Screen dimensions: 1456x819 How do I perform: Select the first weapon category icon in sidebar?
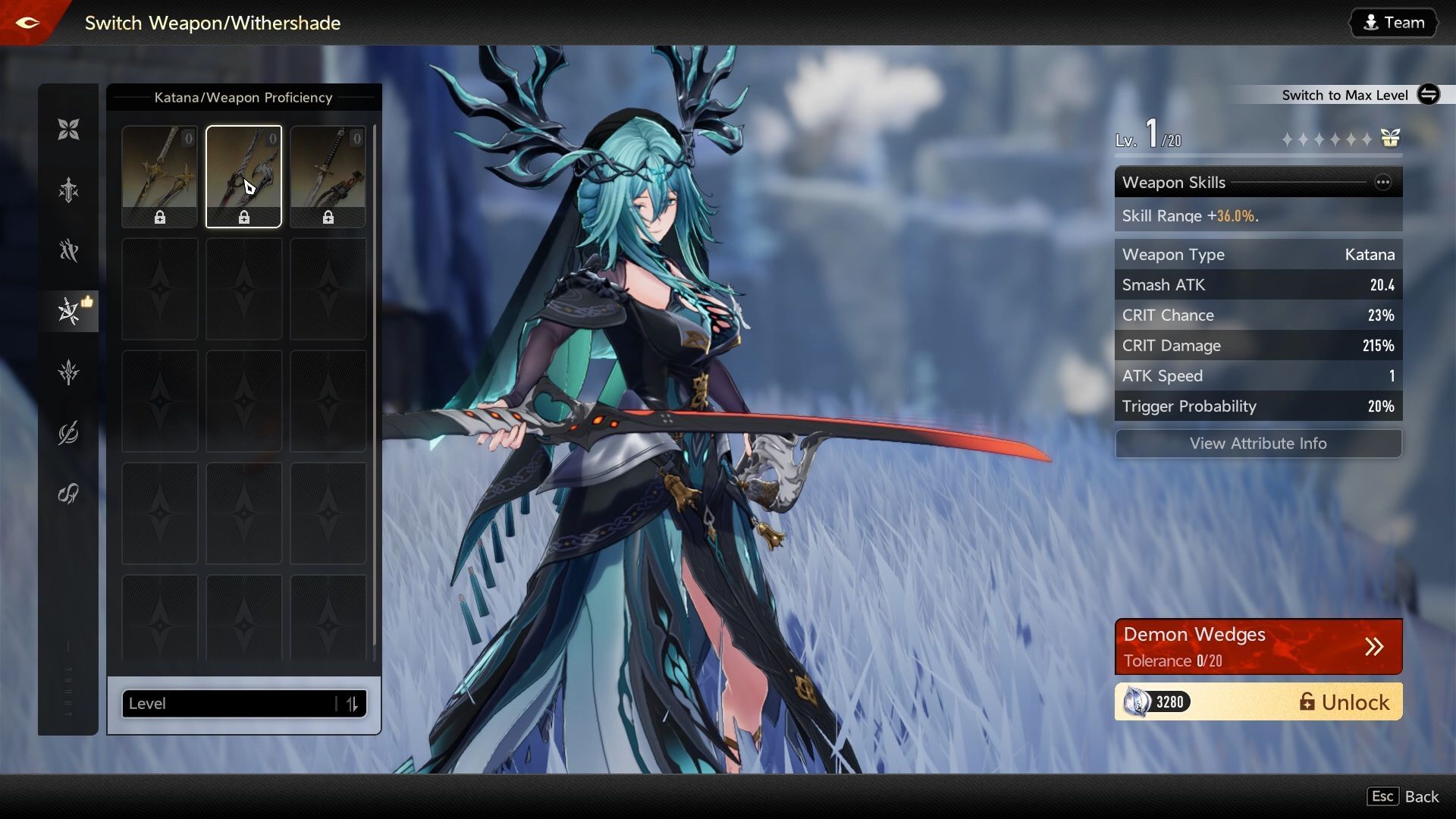(x=68, y=129)
